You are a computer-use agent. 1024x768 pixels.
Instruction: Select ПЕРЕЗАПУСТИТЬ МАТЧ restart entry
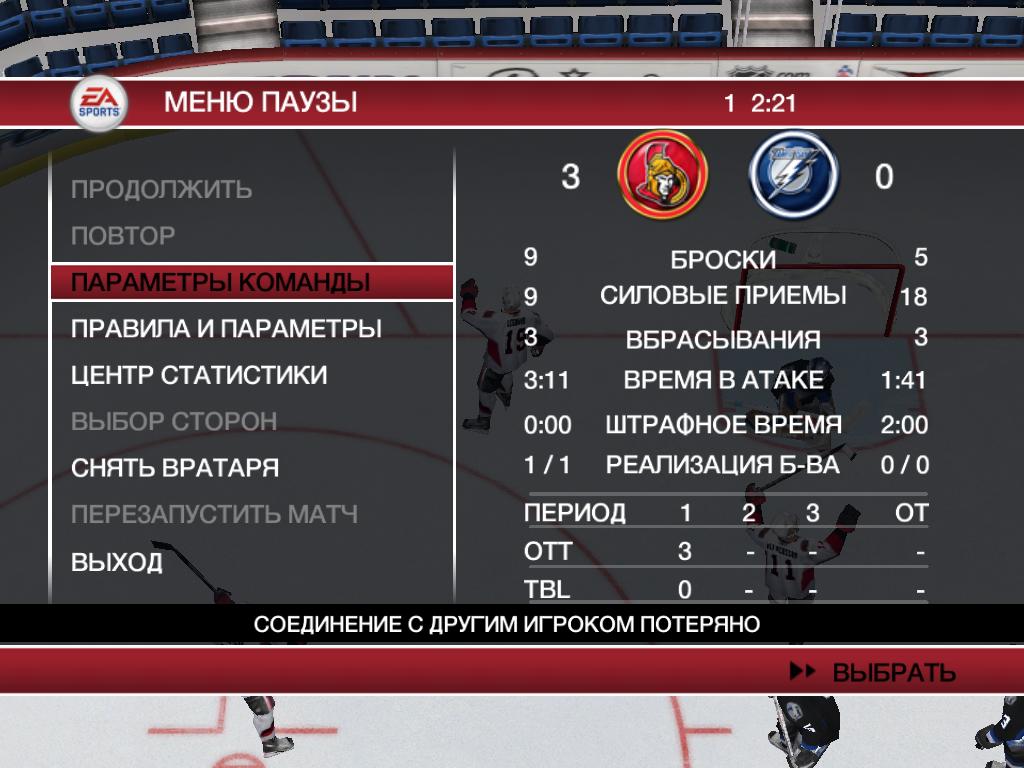tap(214, 515)
